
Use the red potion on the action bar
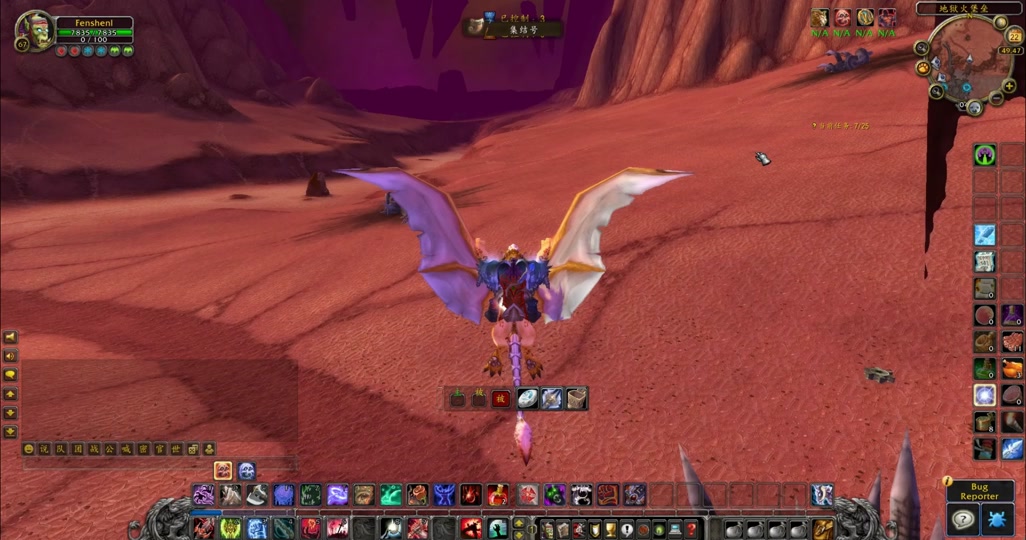pos(496,494)
